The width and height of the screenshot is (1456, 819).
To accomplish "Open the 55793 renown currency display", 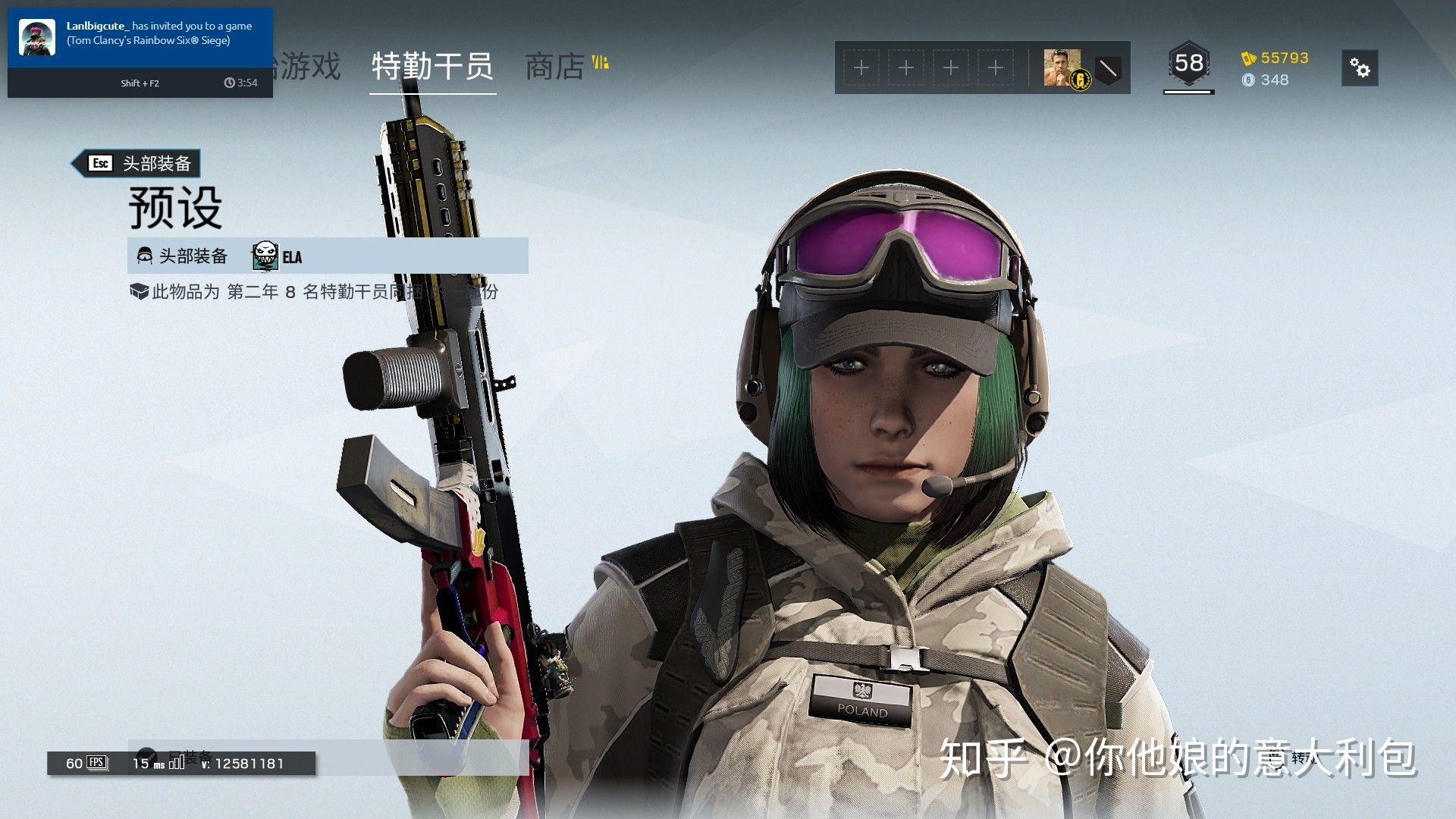I will pos(1276,58).
